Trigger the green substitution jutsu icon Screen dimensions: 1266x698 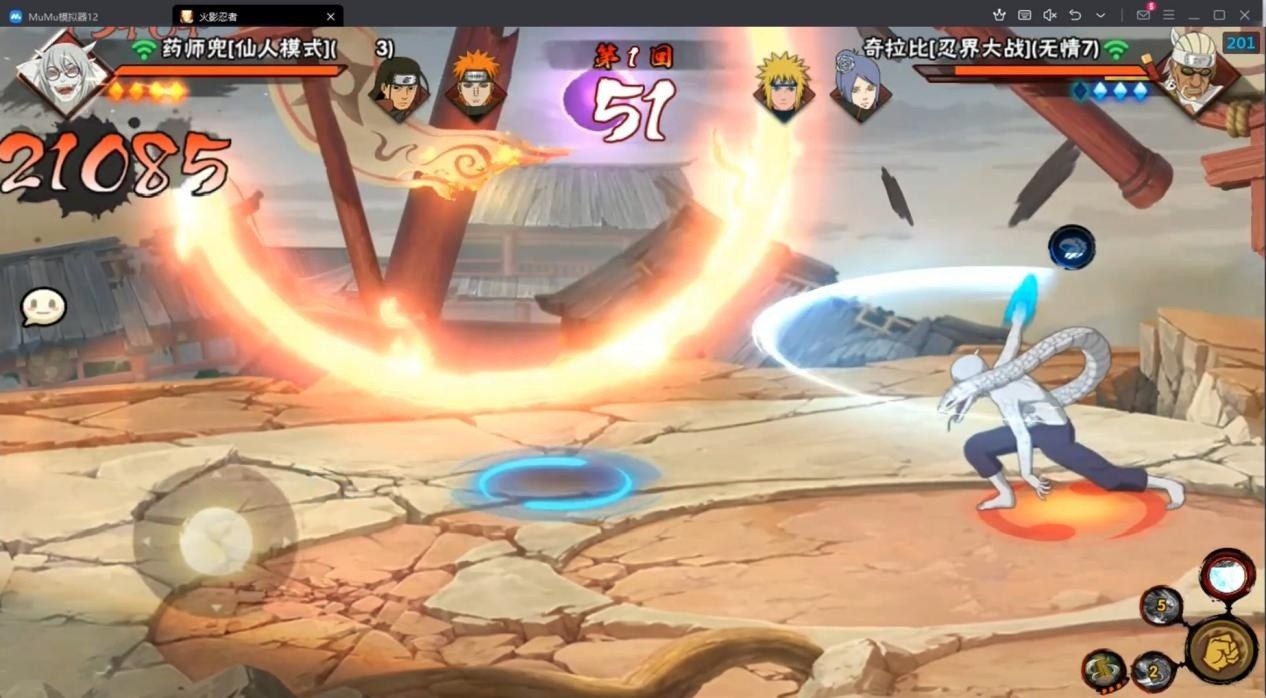pyautogui.click(x=1104, y=671)
